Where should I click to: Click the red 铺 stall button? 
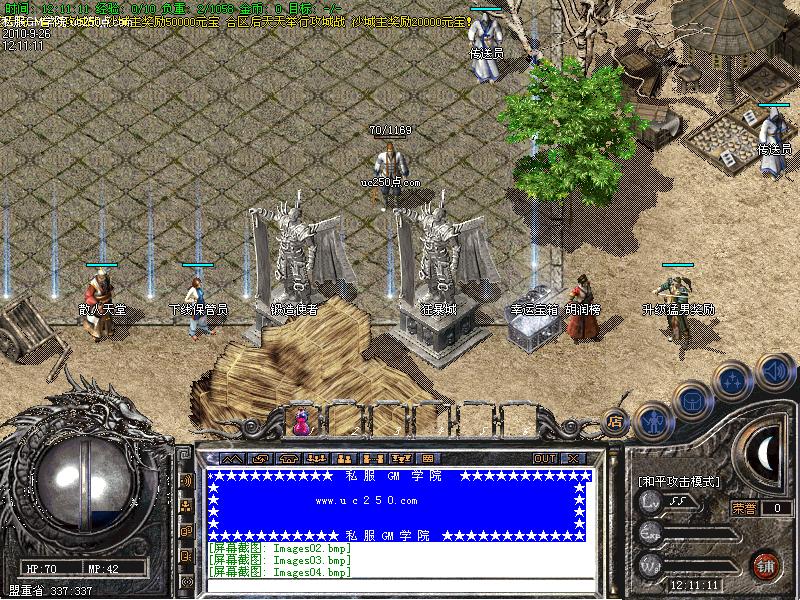[766, 564]
